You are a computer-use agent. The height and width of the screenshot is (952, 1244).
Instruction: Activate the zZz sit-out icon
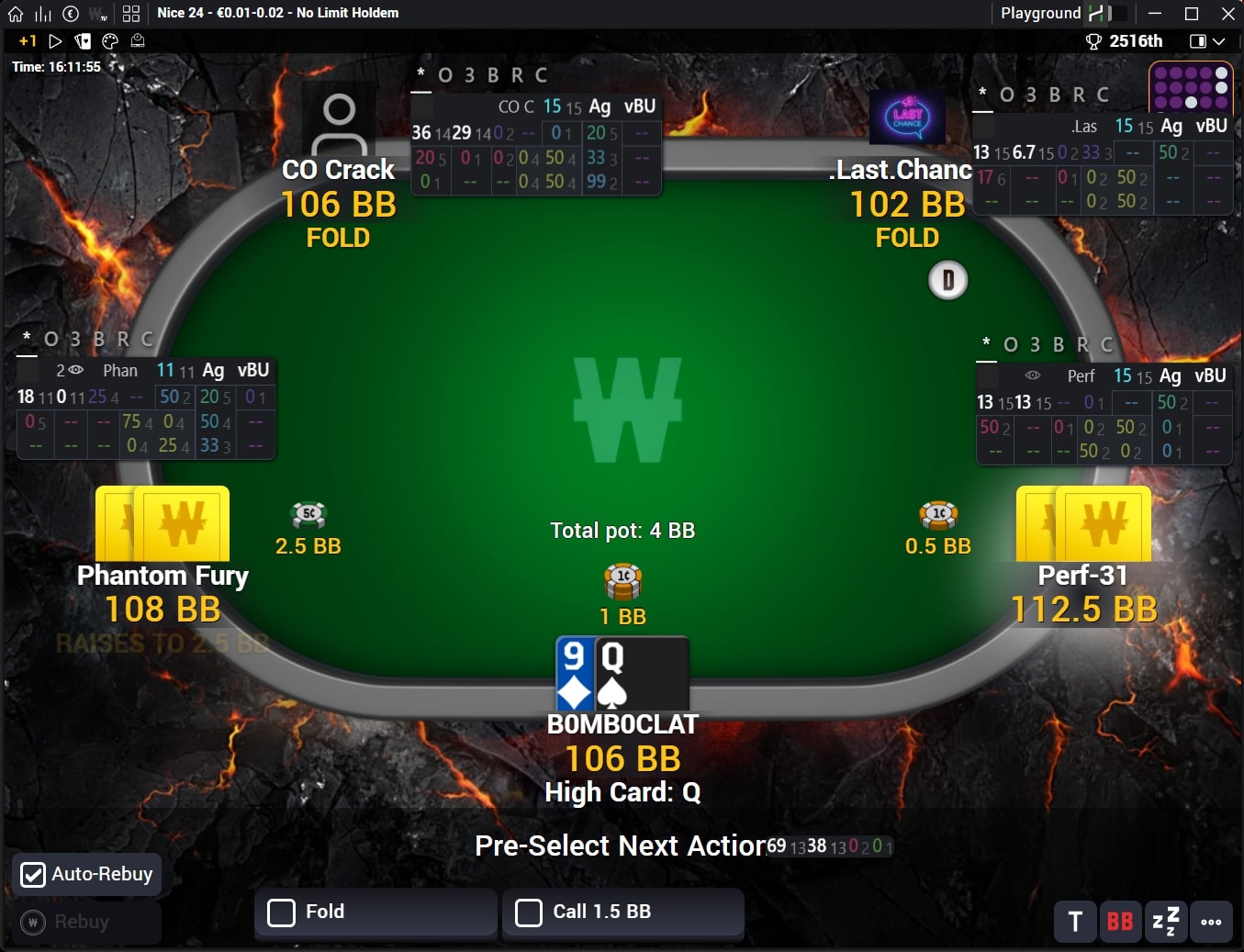[1164, 922]
